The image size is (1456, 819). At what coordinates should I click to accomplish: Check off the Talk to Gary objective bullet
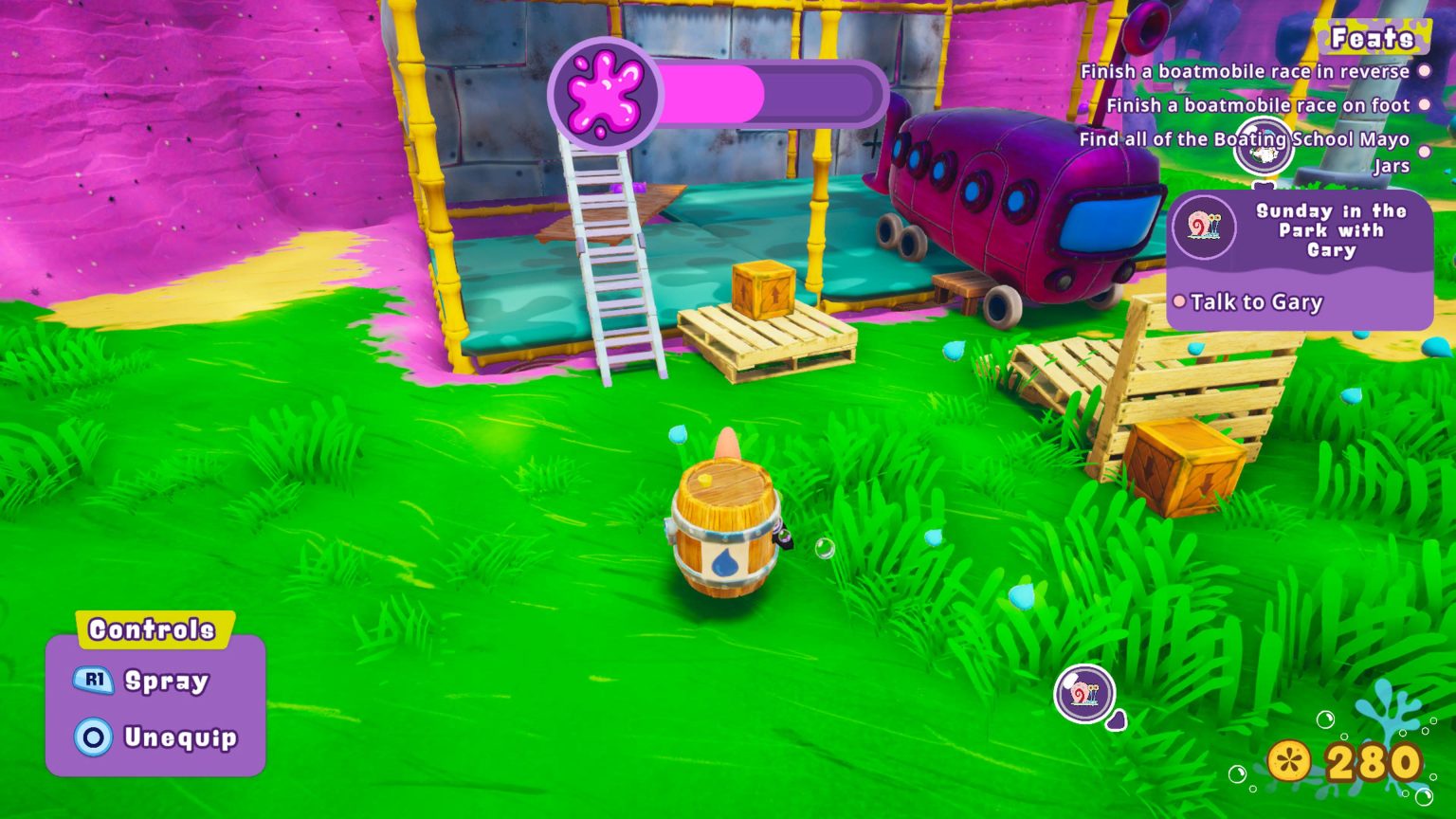(1179, 301)
